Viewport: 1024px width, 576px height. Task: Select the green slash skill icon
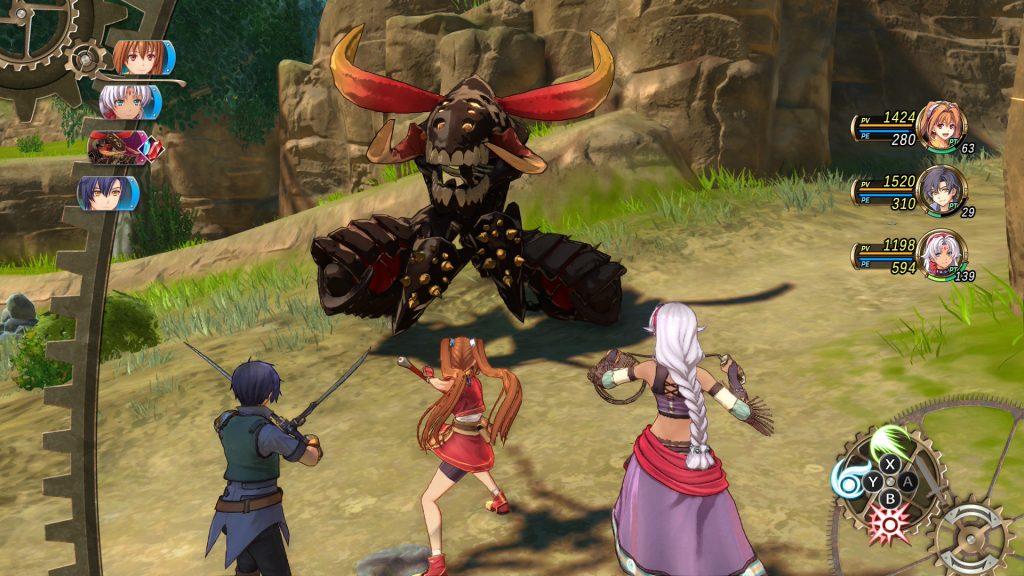click(x=887, y=440)
